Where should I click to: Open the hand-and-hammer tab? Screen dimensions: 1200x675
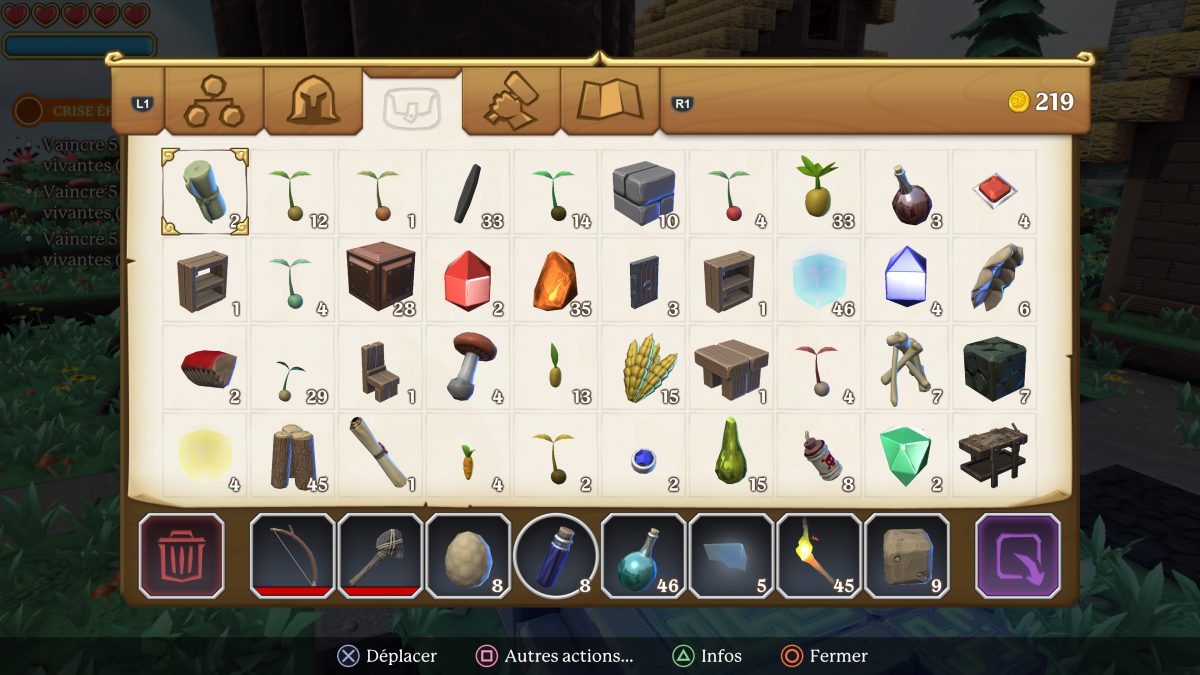511,101
